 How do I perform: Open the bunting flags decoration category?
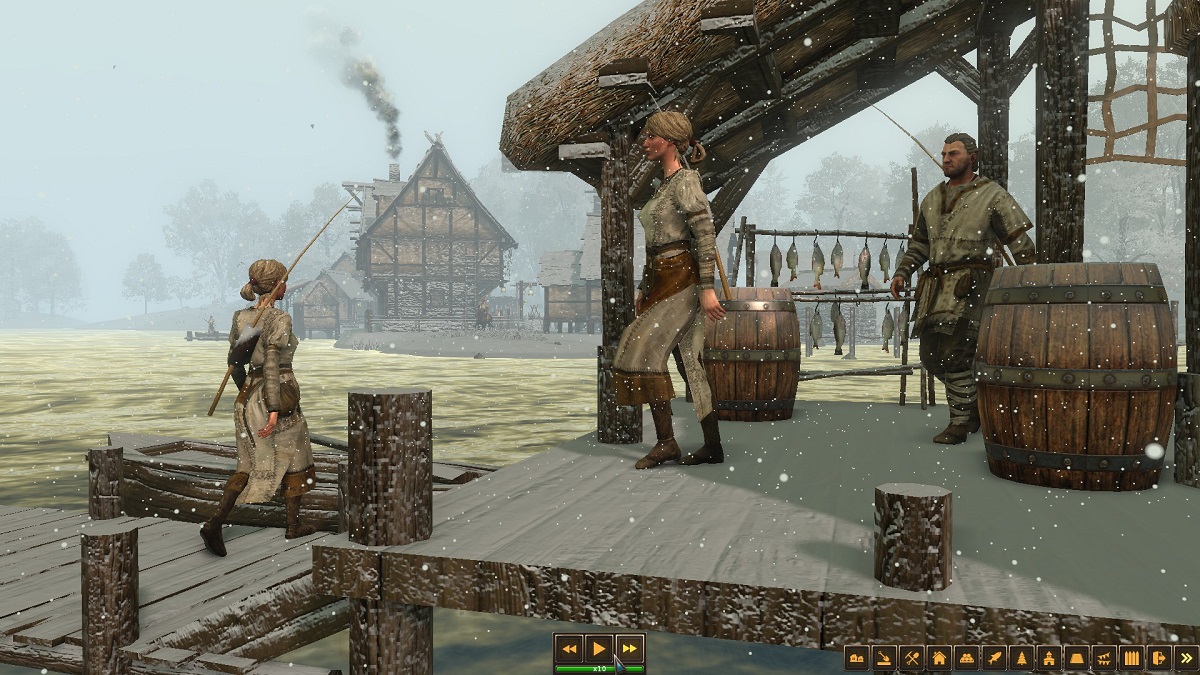pos(1104,657)
